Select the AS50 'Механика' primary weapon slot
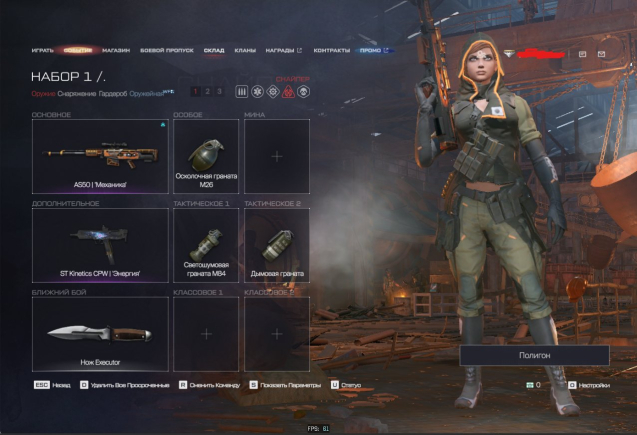Viewport: 637px width, 435px height. 100,156
